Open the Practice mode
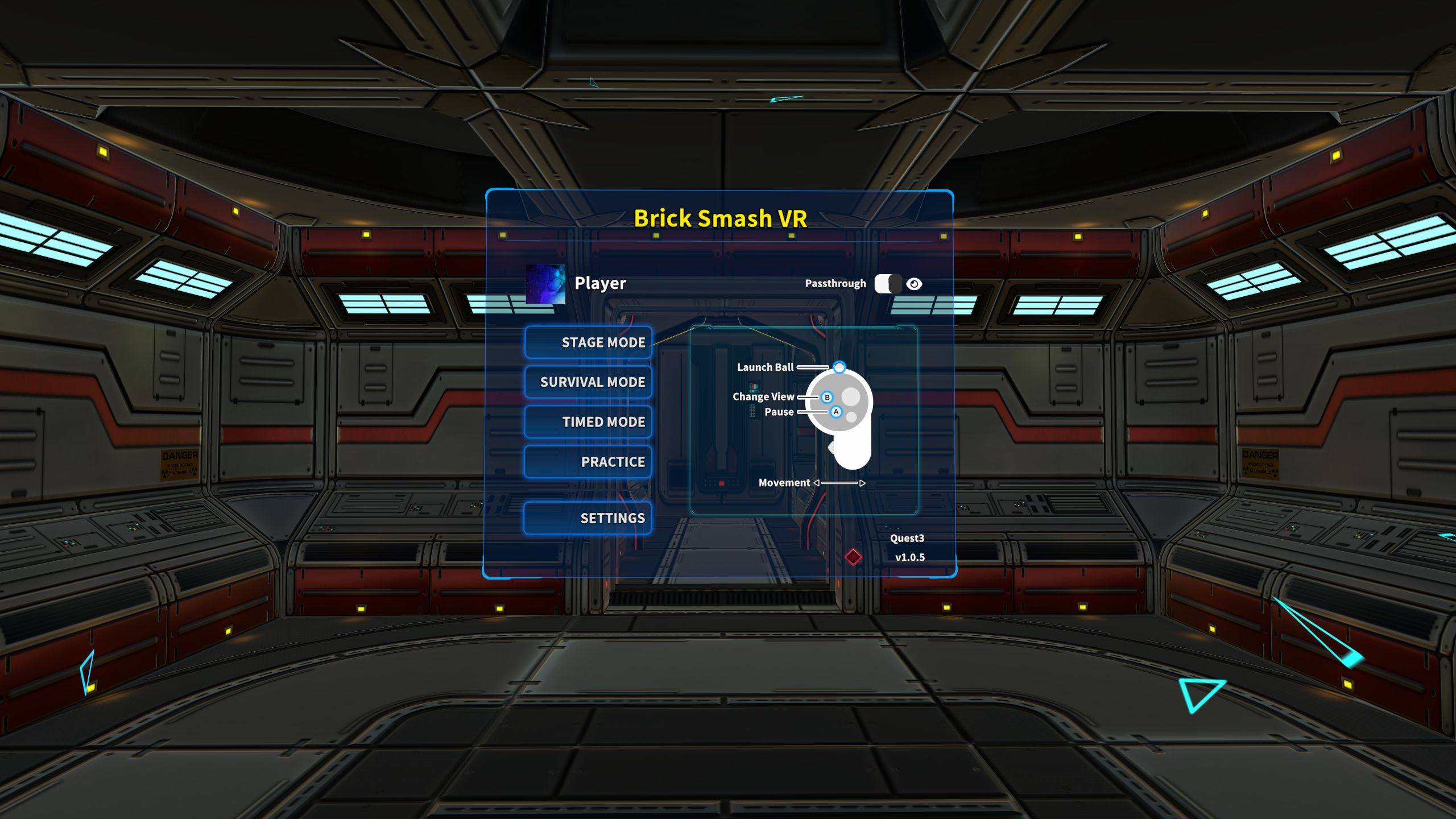Viewport: 1456px width, 819px height. (x=588, y=462)
